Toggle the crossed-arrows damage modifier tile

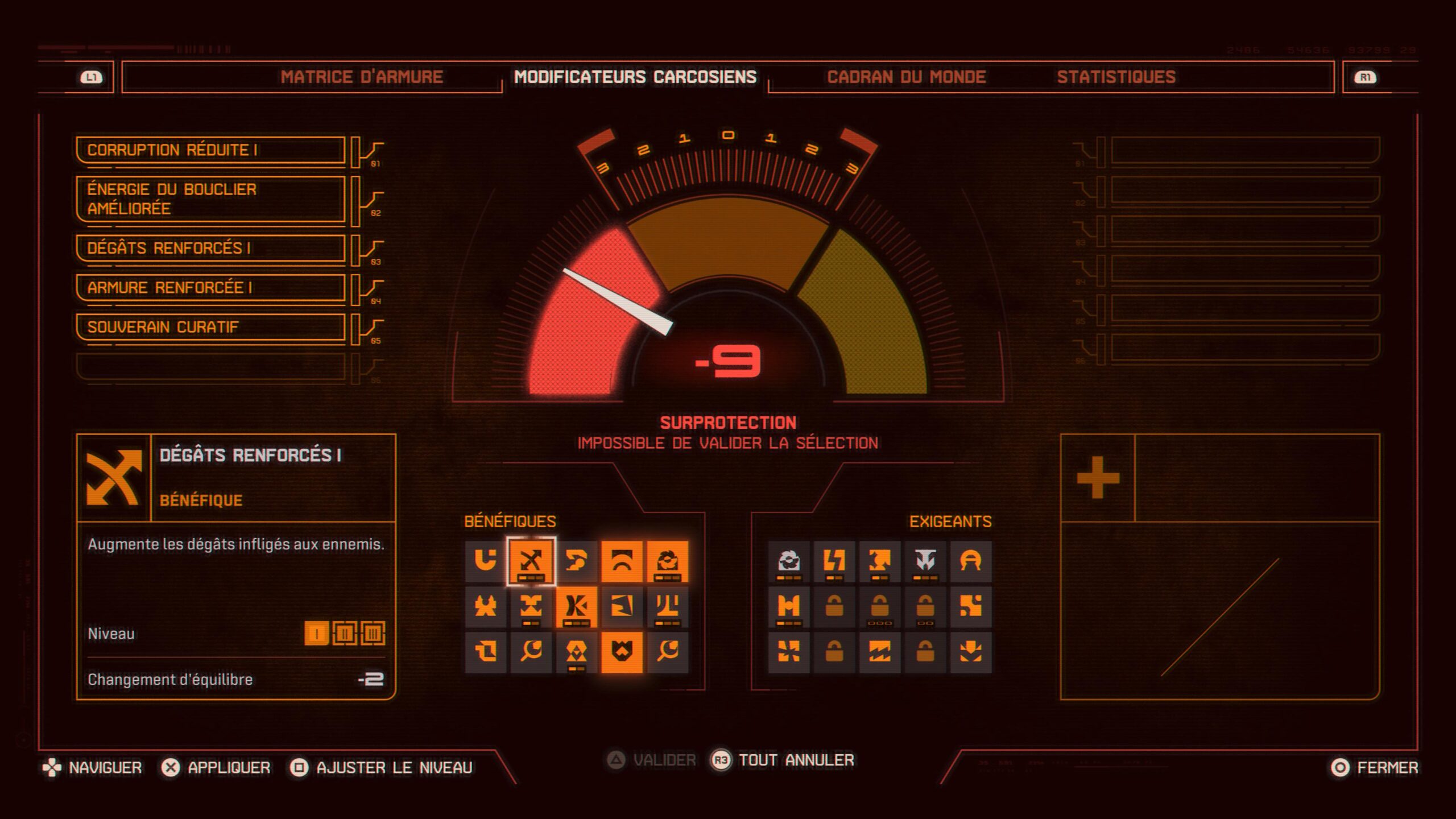click(x=531, y=561)
